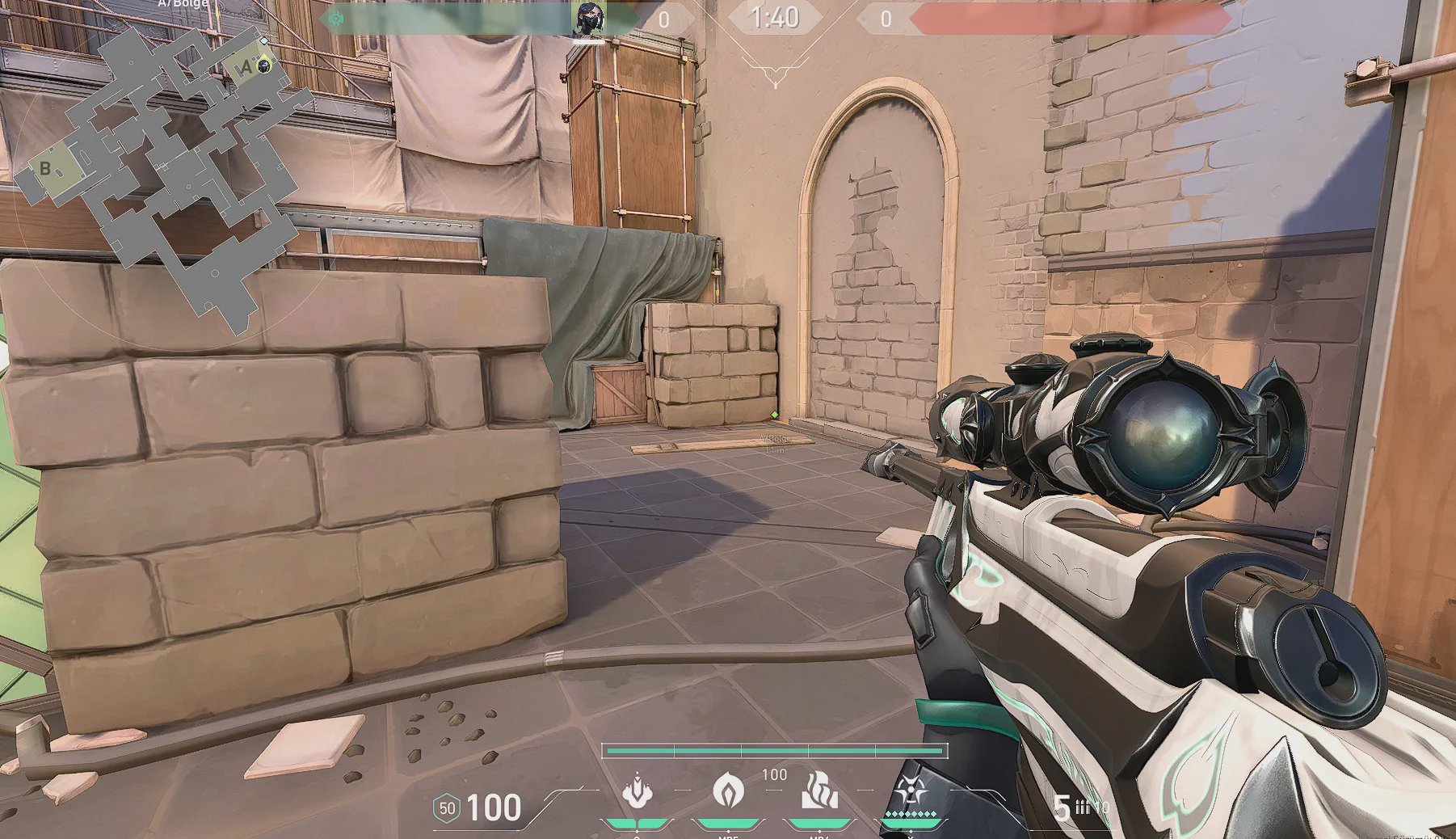Click the Snake Bite ability icon

point(638,791)
